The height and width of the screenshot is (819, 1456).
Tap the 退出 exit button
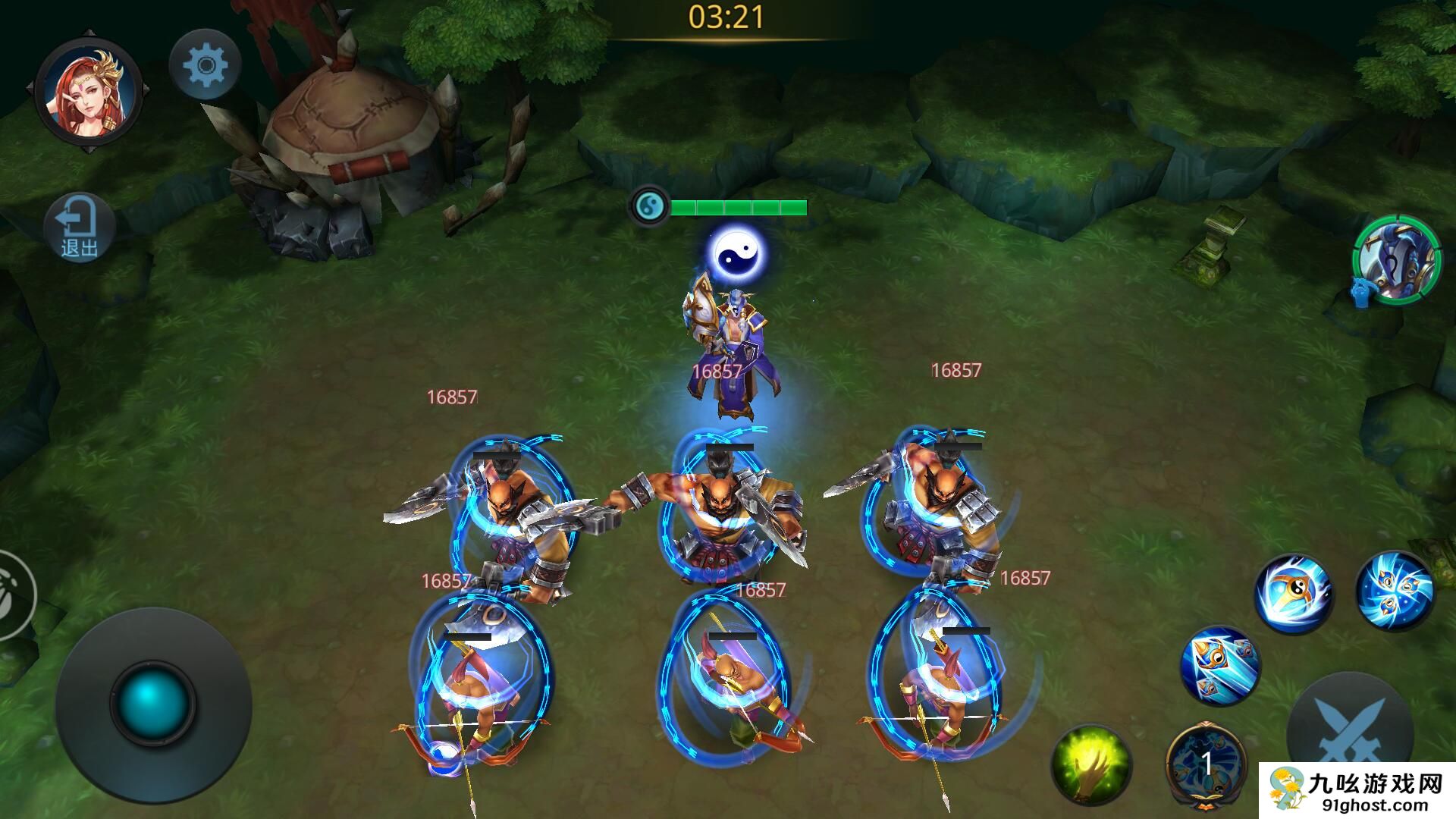pyautogui.click(x=80, y=227)
